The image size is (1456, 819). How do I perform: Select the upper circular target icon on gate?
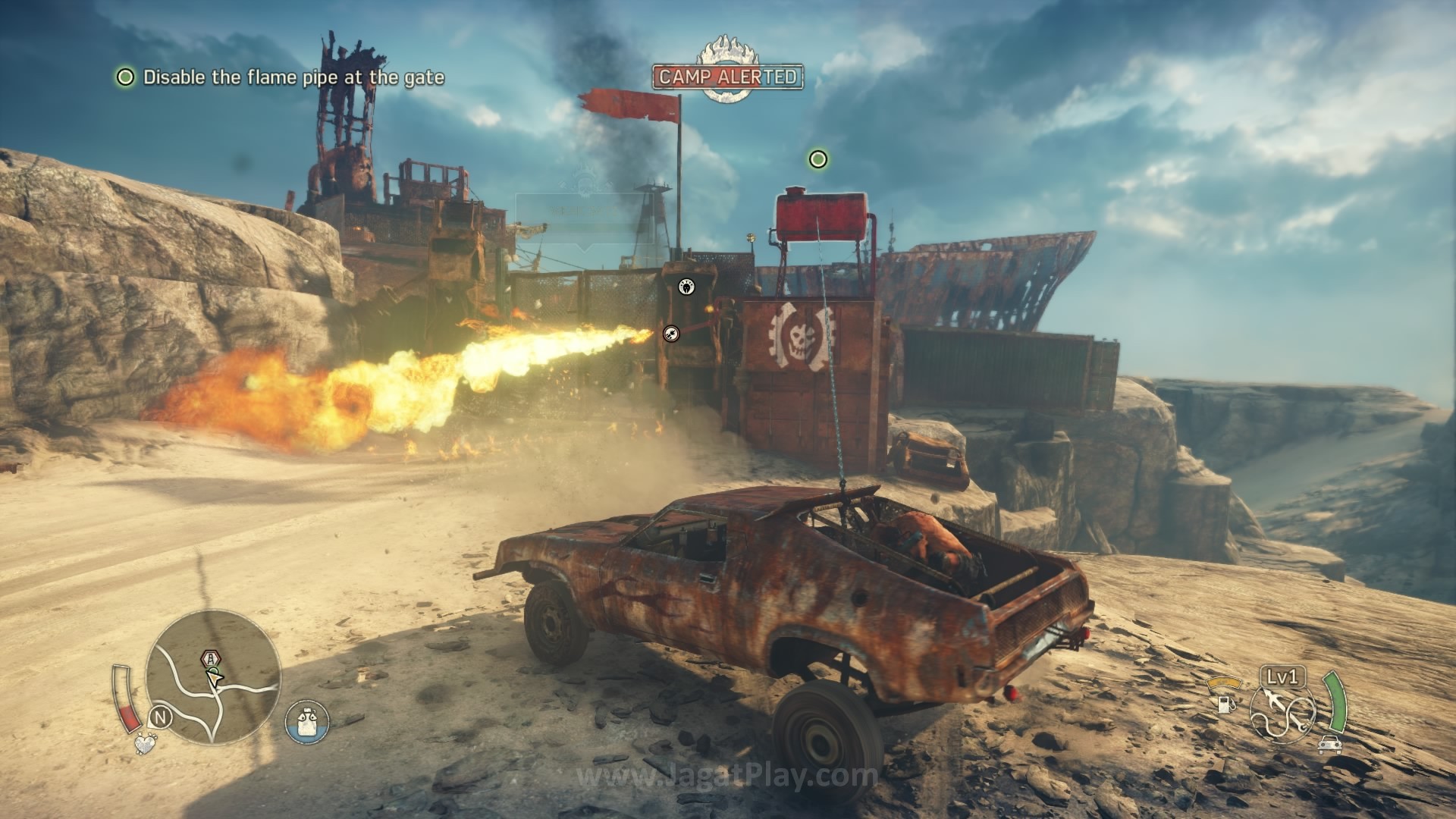tap(687, 287)
